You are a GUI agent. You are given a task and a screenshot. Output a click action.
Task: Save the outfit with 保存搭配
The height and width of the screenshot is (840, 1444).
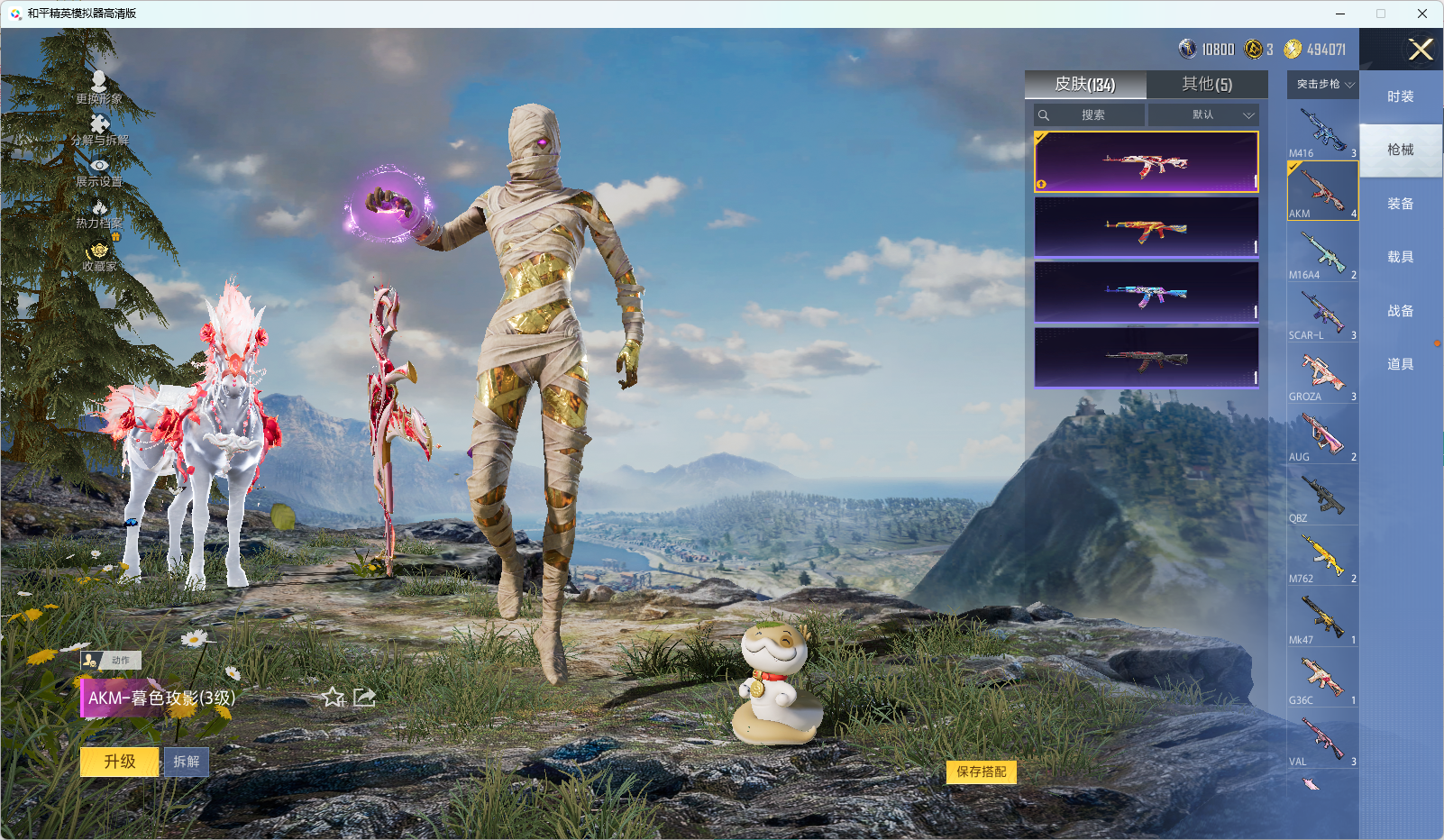click(x=981, y=772)
